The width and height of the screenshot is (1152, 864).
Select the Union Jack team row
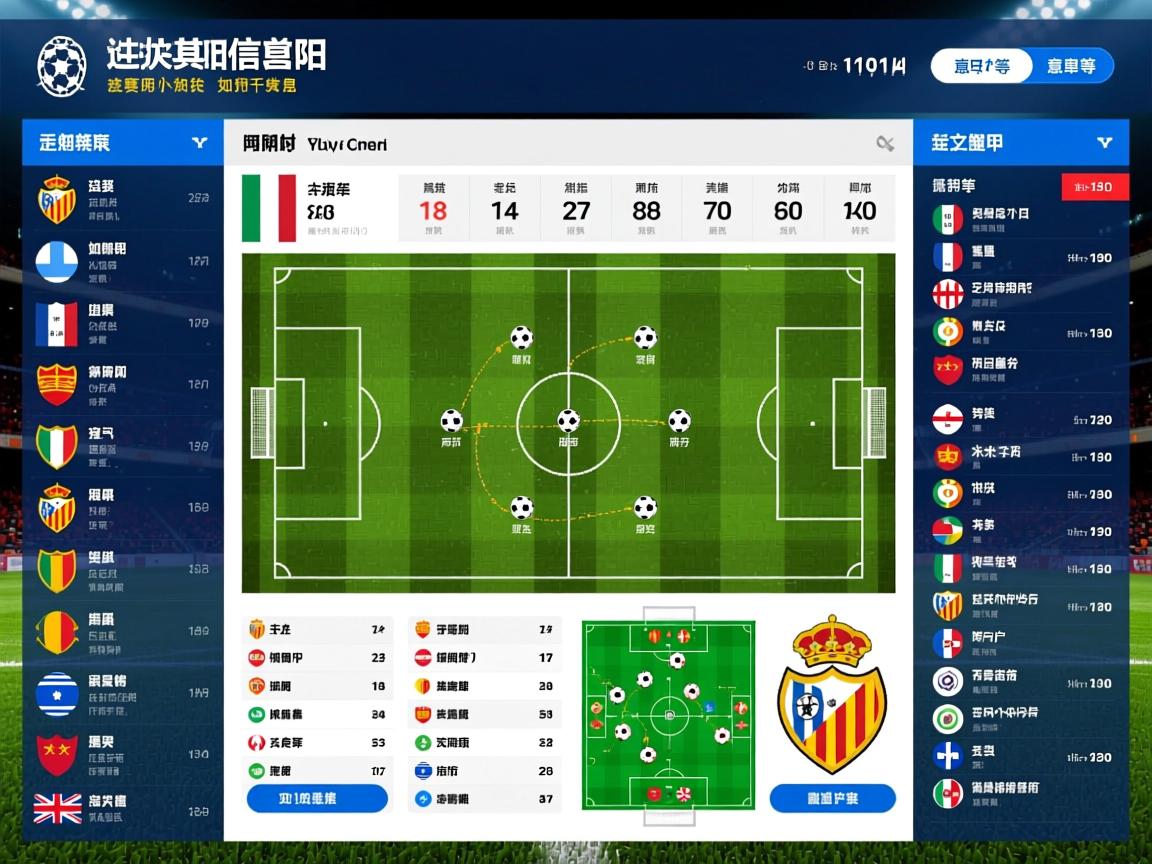120,808
